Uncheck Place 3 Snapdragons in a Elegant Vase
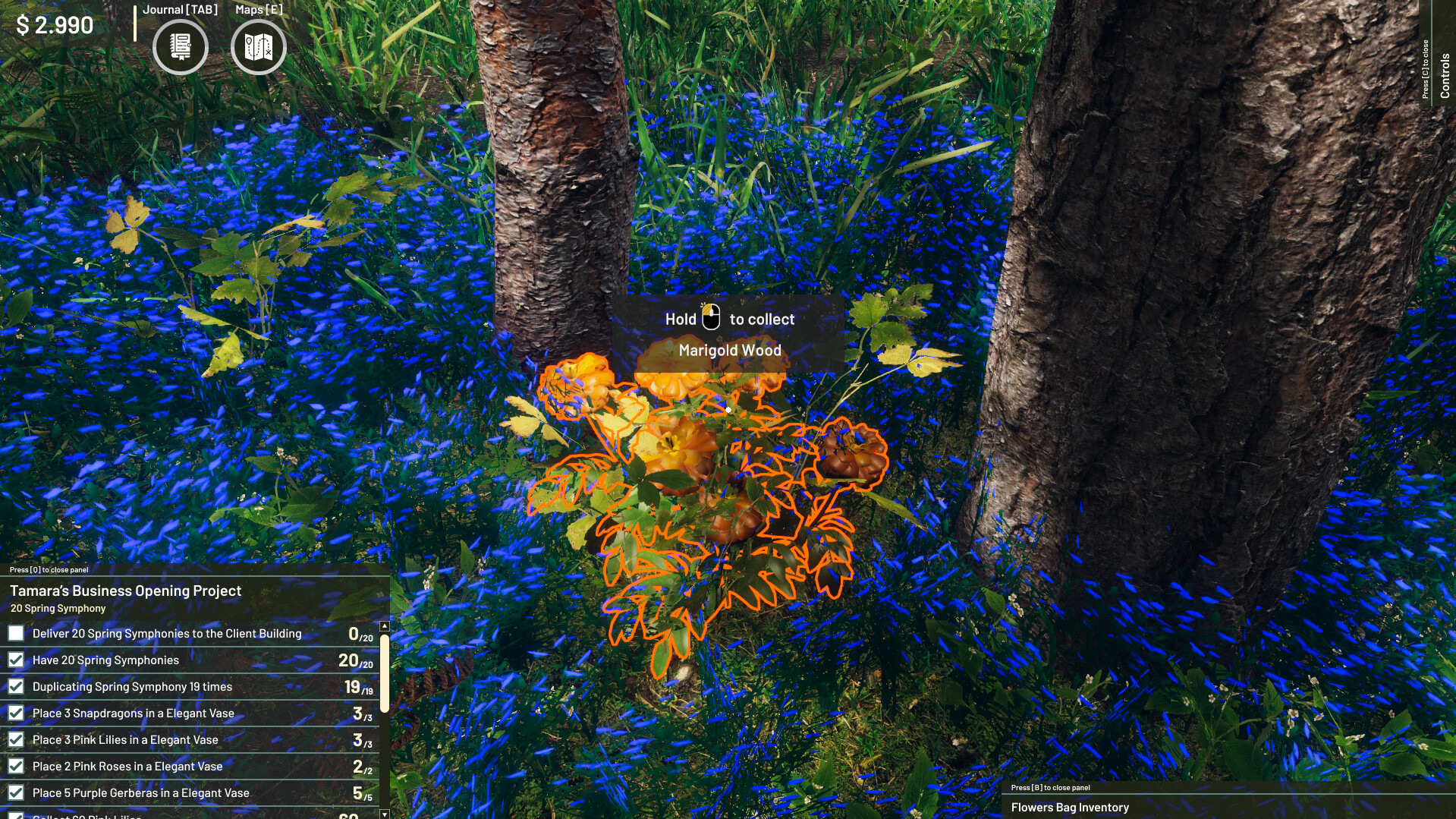1456x819 pixels. click(x=16, y=713)
